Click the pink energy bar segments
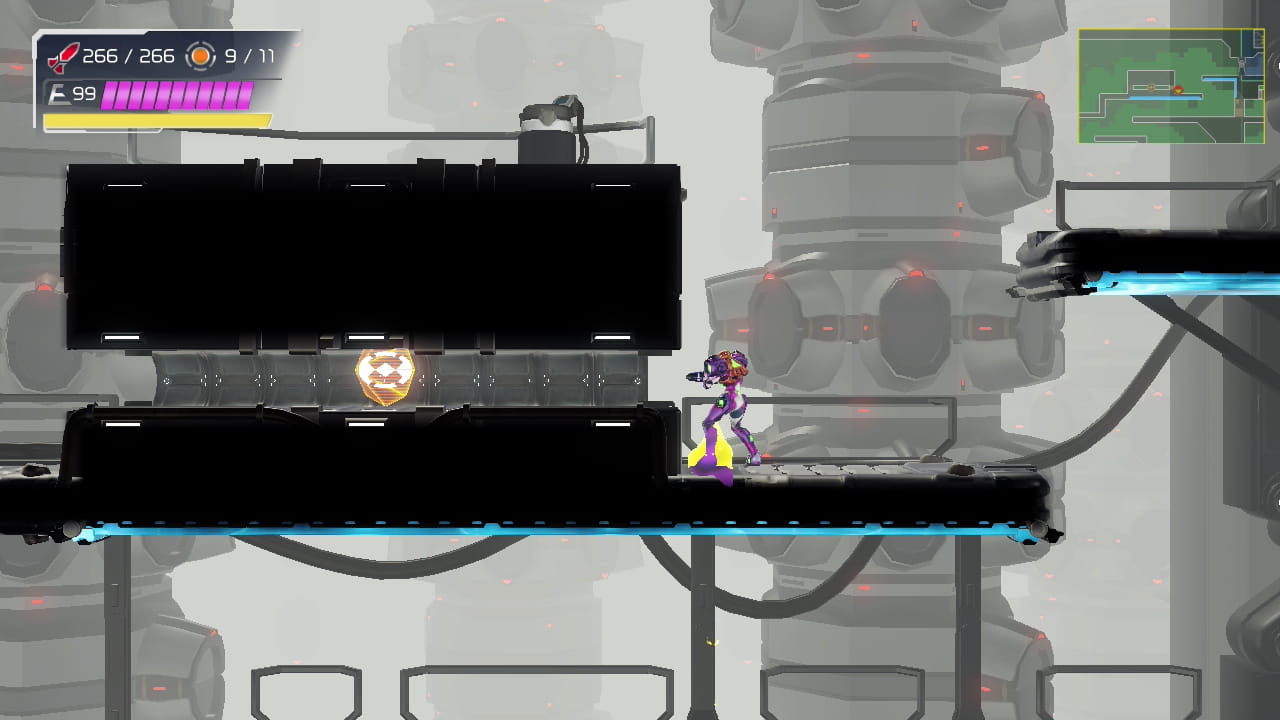The width and height of the screenshot is (1280, 720). tap(175, 96)
